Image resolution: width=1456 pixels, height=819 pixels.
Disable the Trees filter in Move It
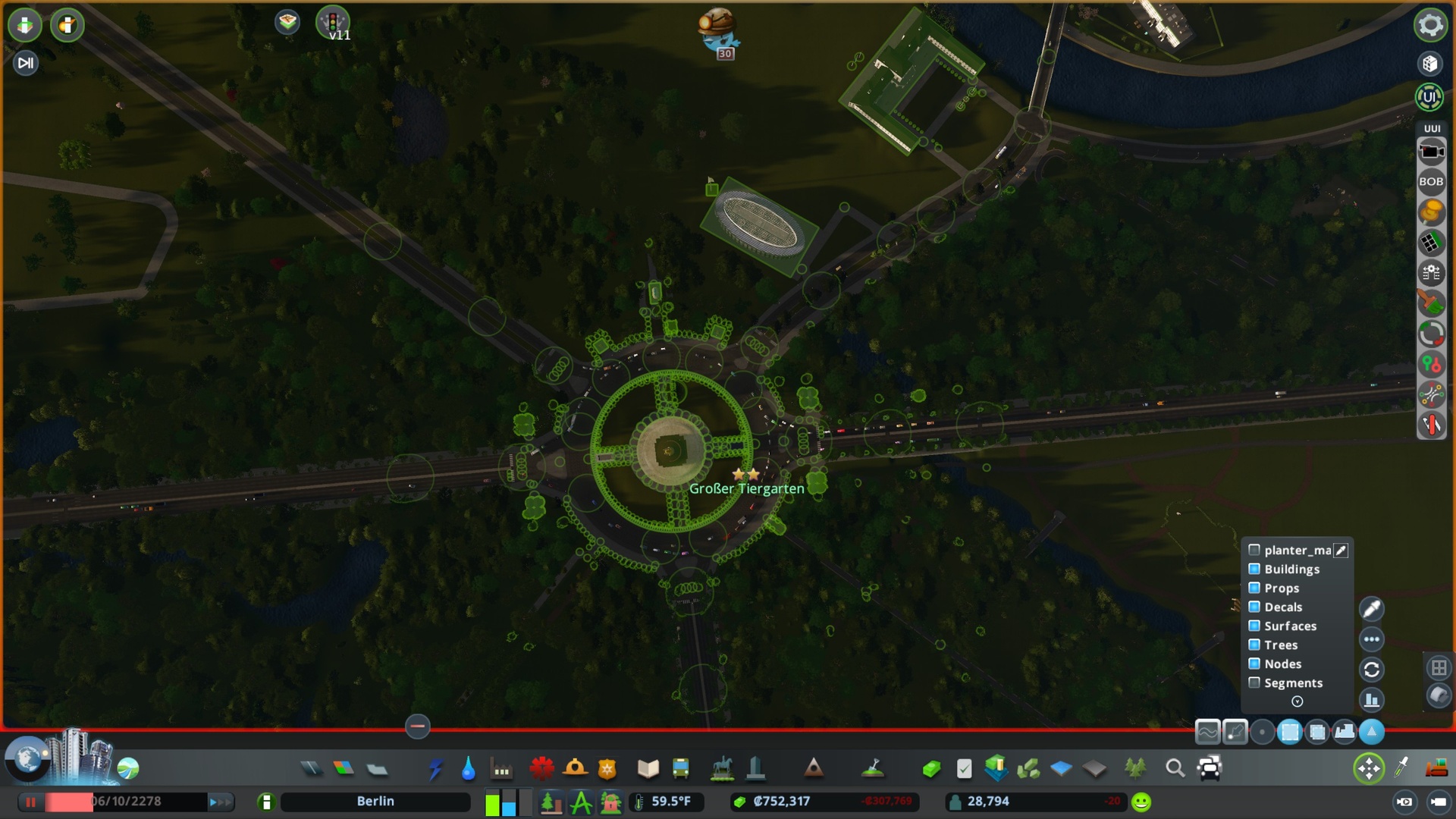[1254, 645]
